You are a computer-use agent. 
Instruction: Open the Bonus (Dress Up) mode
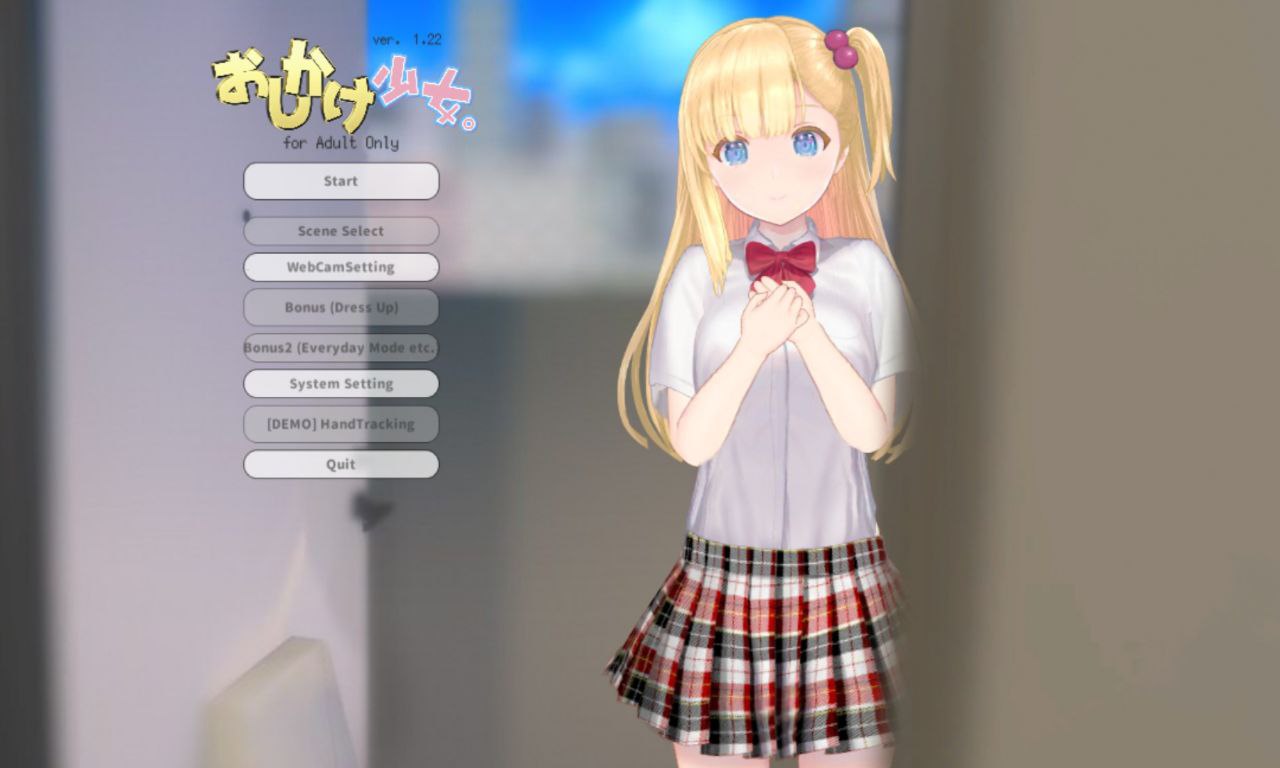coord(340,307)
